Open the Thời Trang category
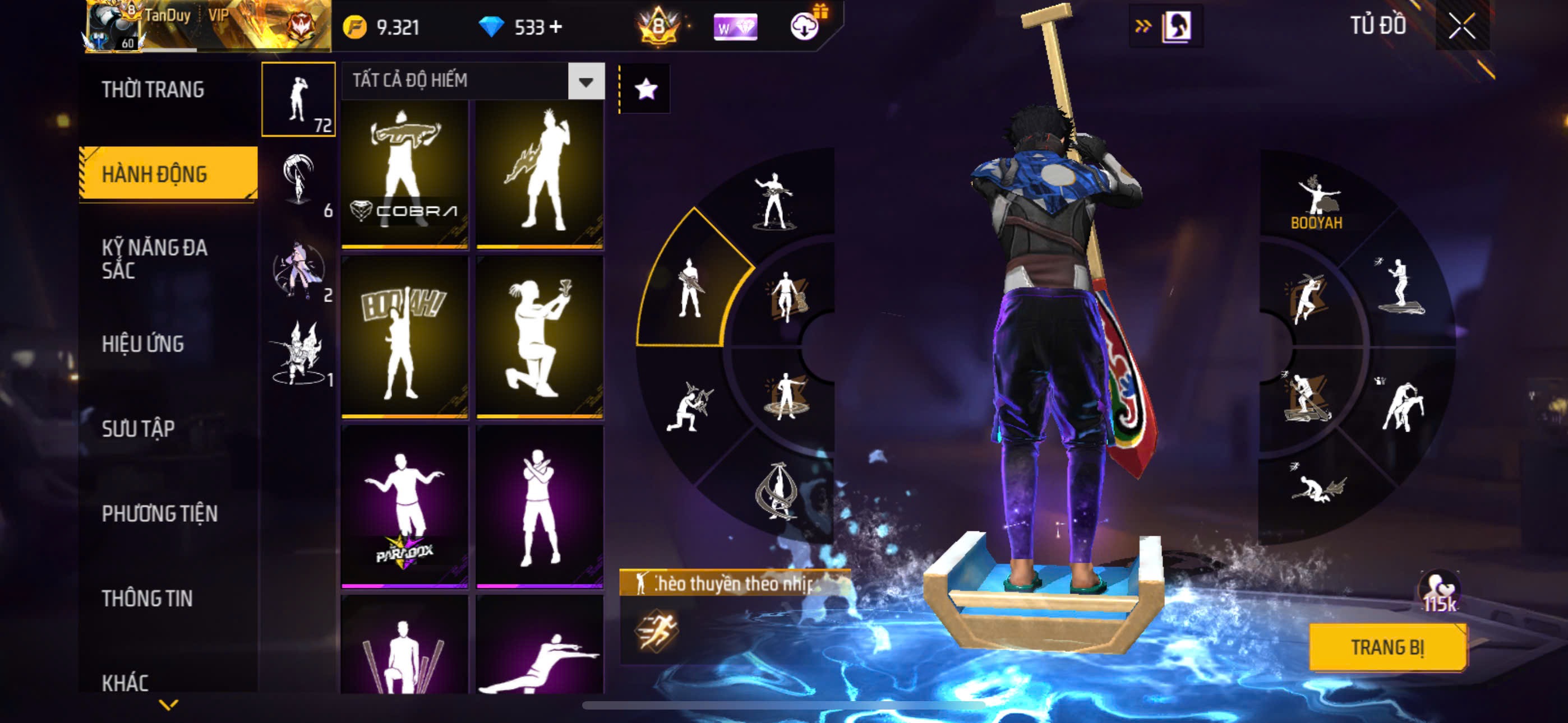Image resolution: width=1568 pixels, height=723 pixels. point(153,90)
